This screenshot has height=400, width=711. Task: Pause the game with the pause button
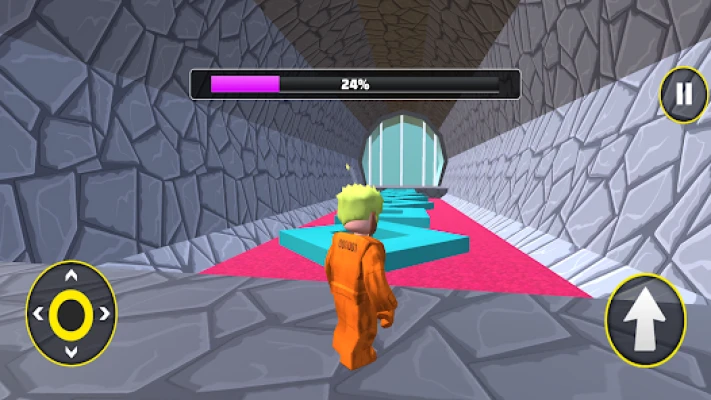click(683, 95)
